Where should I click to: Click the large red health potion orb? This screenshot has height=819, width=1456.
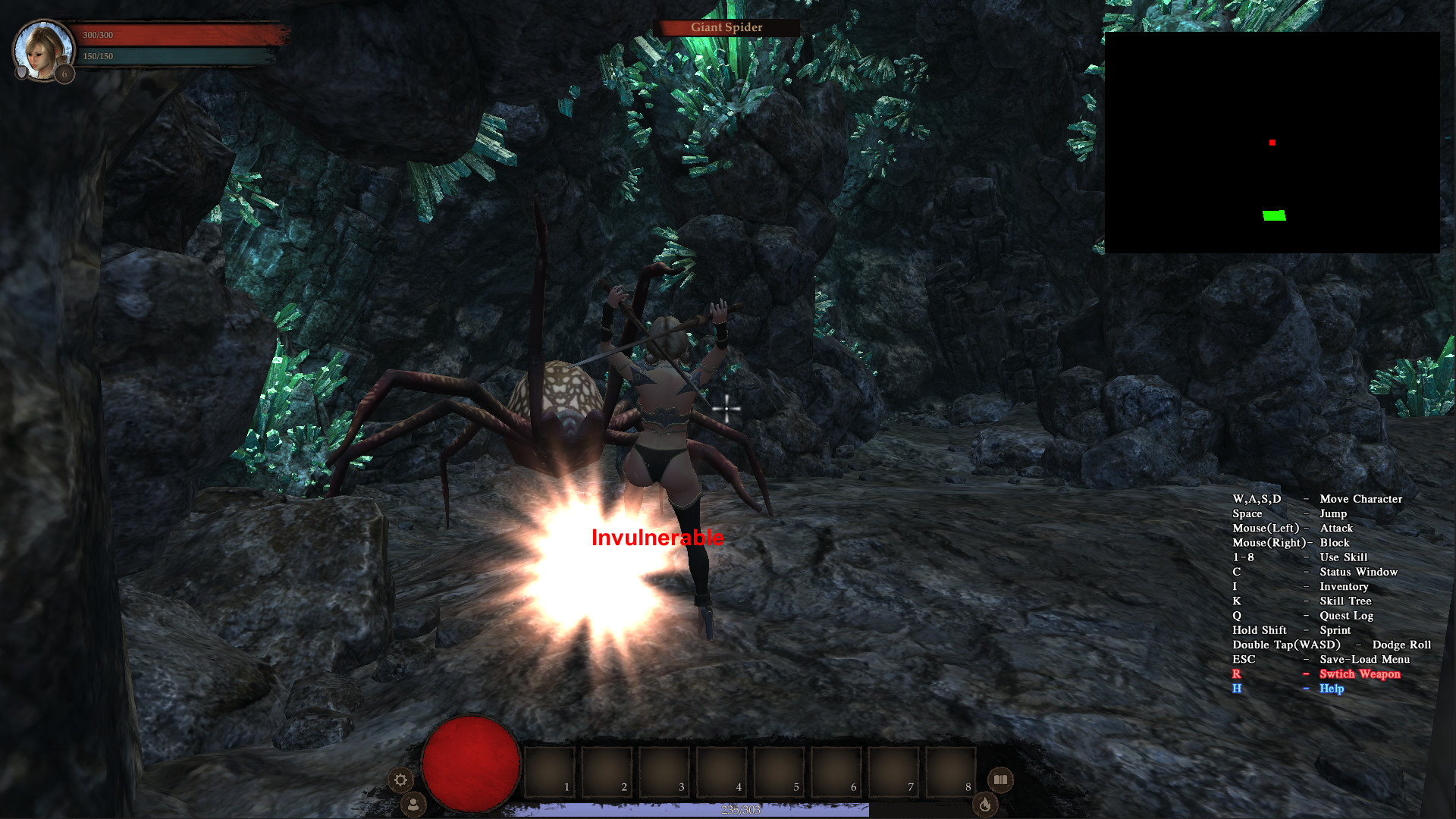click(471, 765)
